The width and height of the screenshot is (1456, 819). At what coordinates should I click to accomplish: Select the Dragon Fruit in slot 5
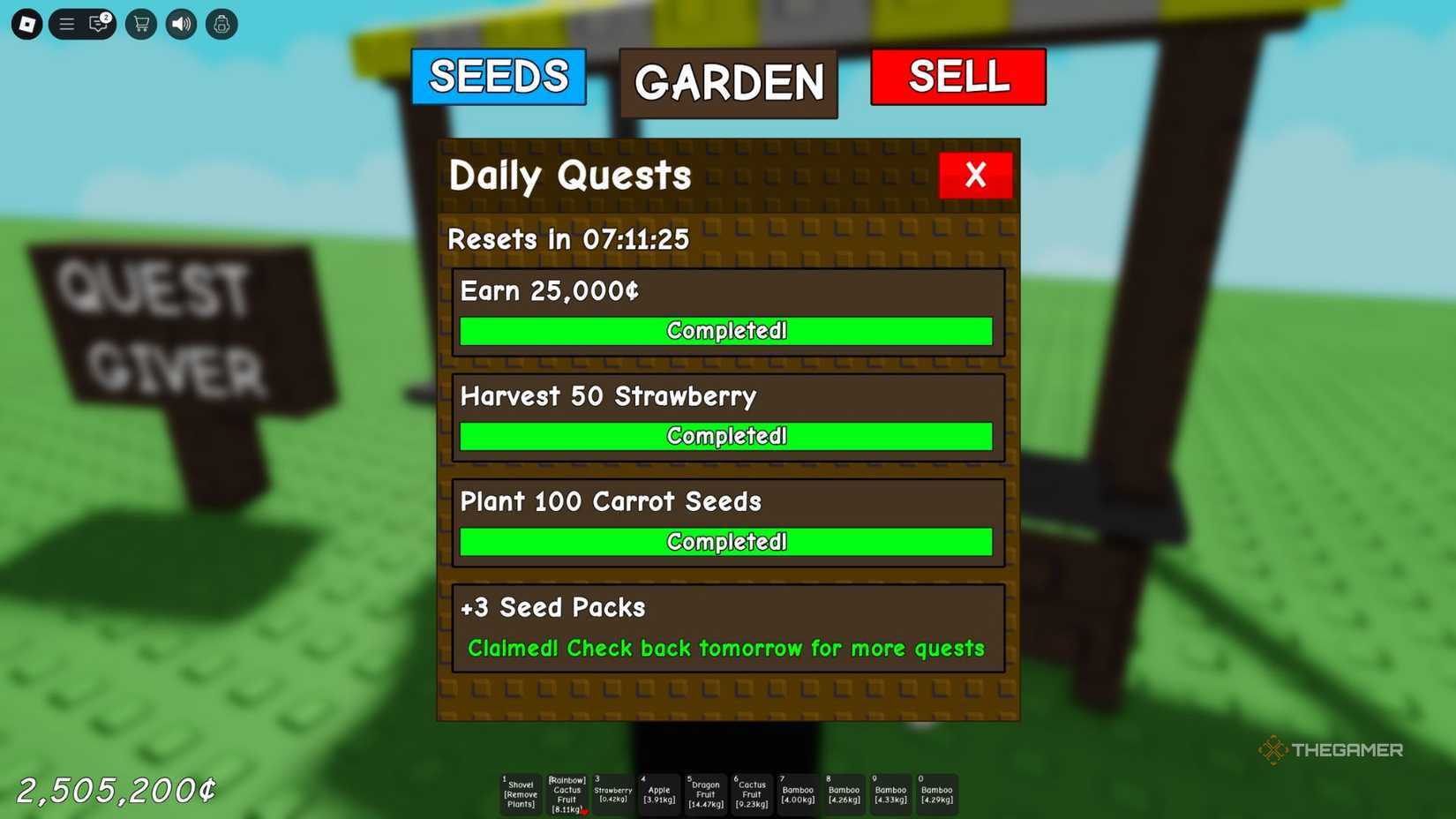[x=705, y=793]
